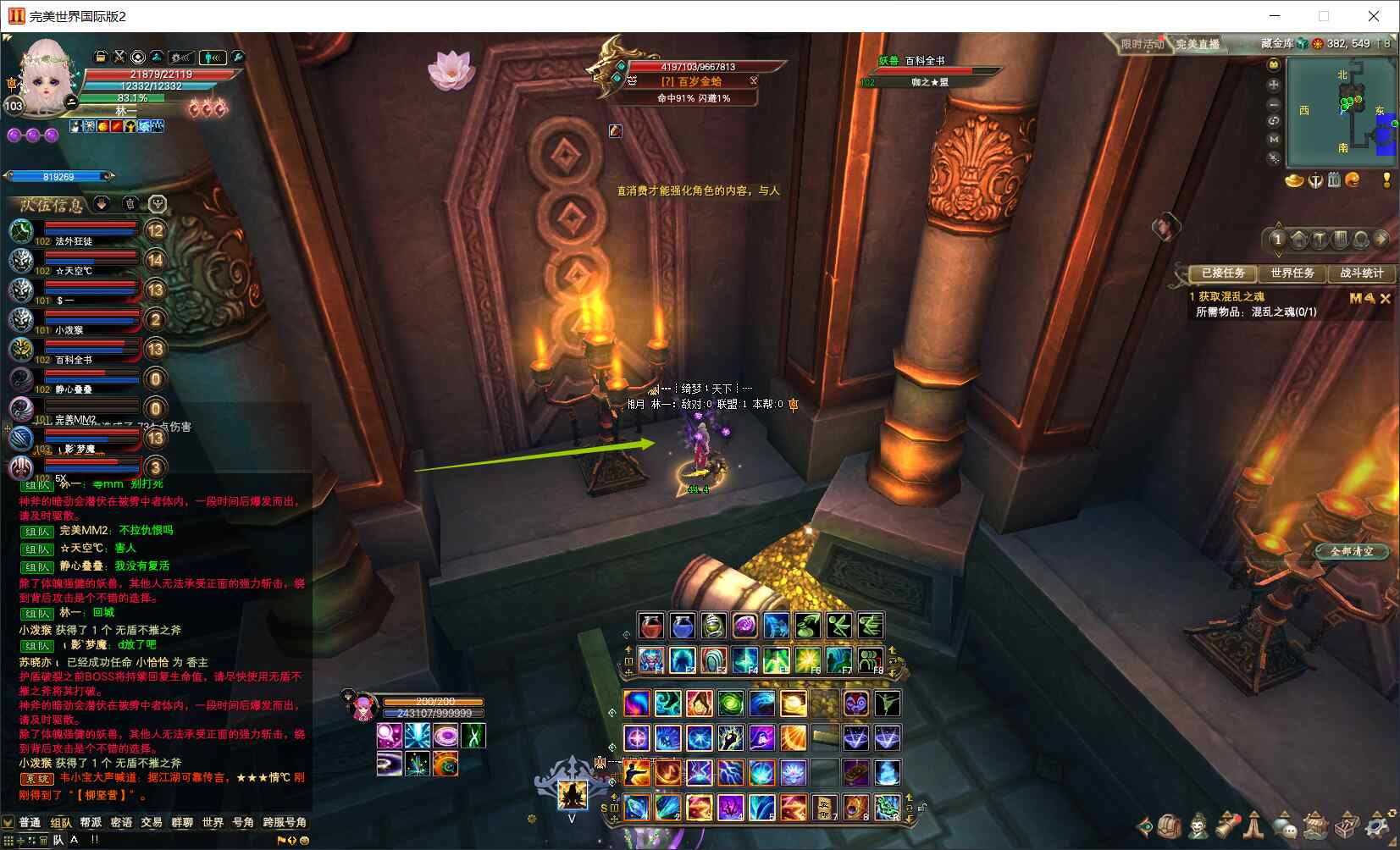Open the chat emoji smiley button
The image size is (1400, 850).
click(x=304, y=841)
